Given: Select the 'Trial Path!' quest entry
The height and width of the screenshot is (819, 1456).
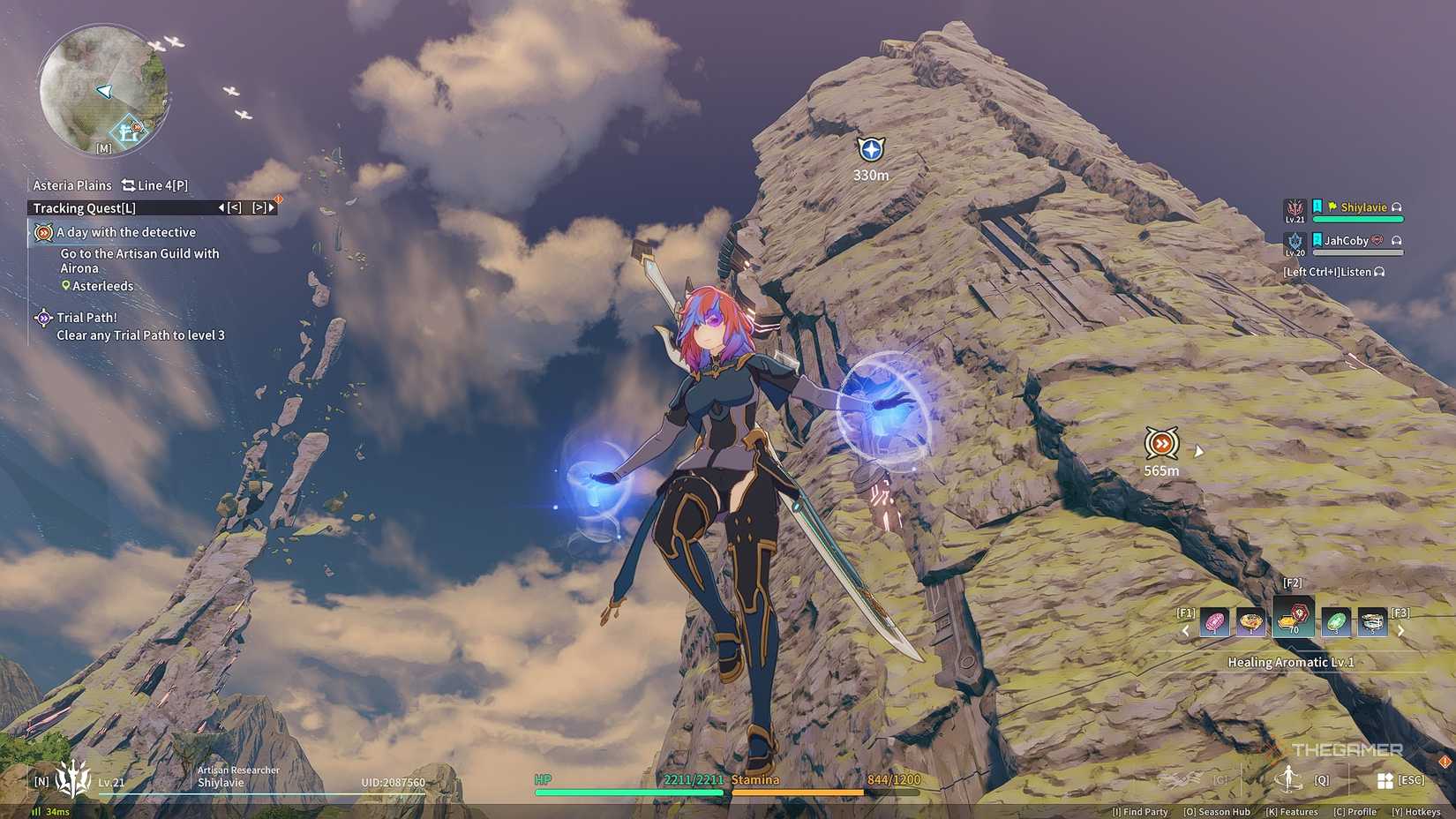Looking at the screenshot, I should click(86, 318).
